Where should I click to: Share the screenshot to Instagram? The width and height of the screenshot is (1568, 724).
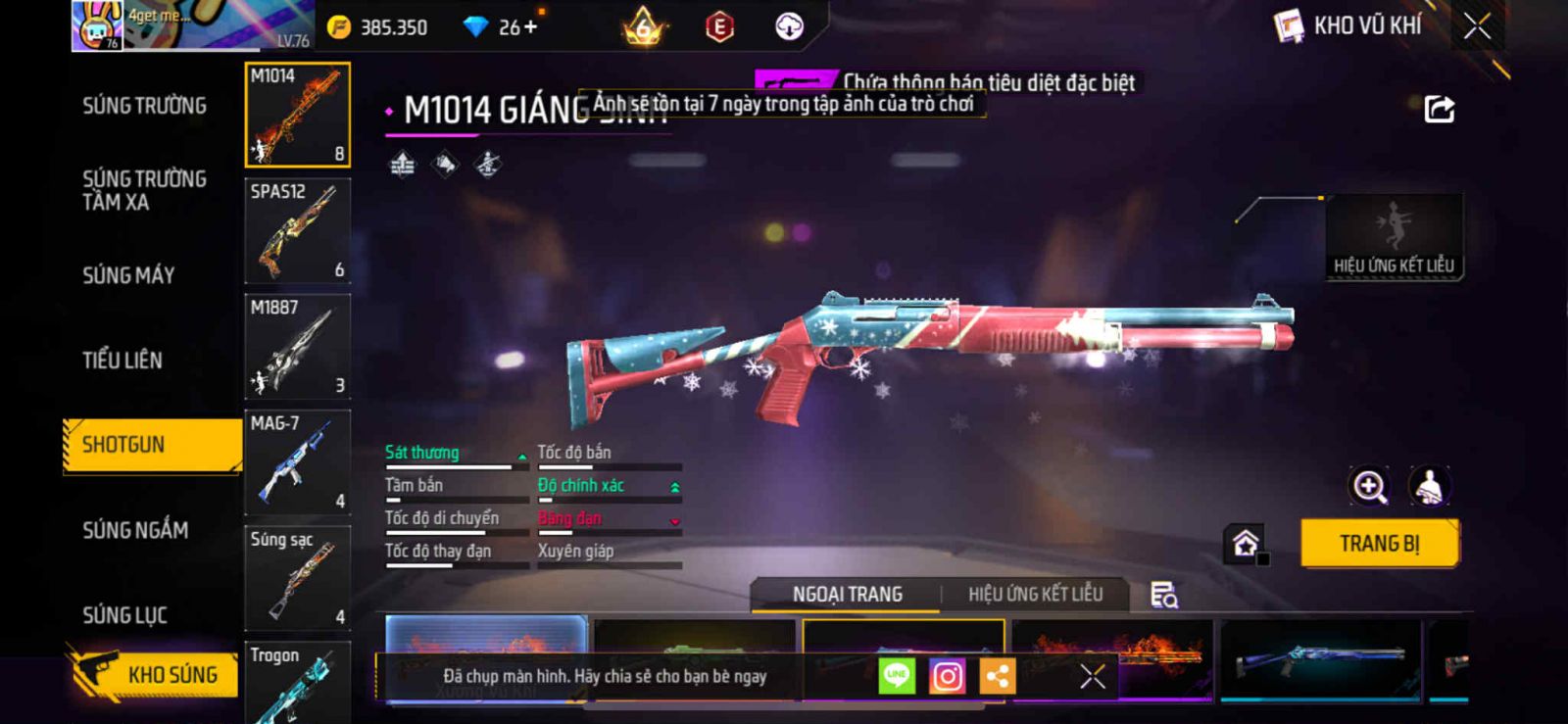point(947,676)
